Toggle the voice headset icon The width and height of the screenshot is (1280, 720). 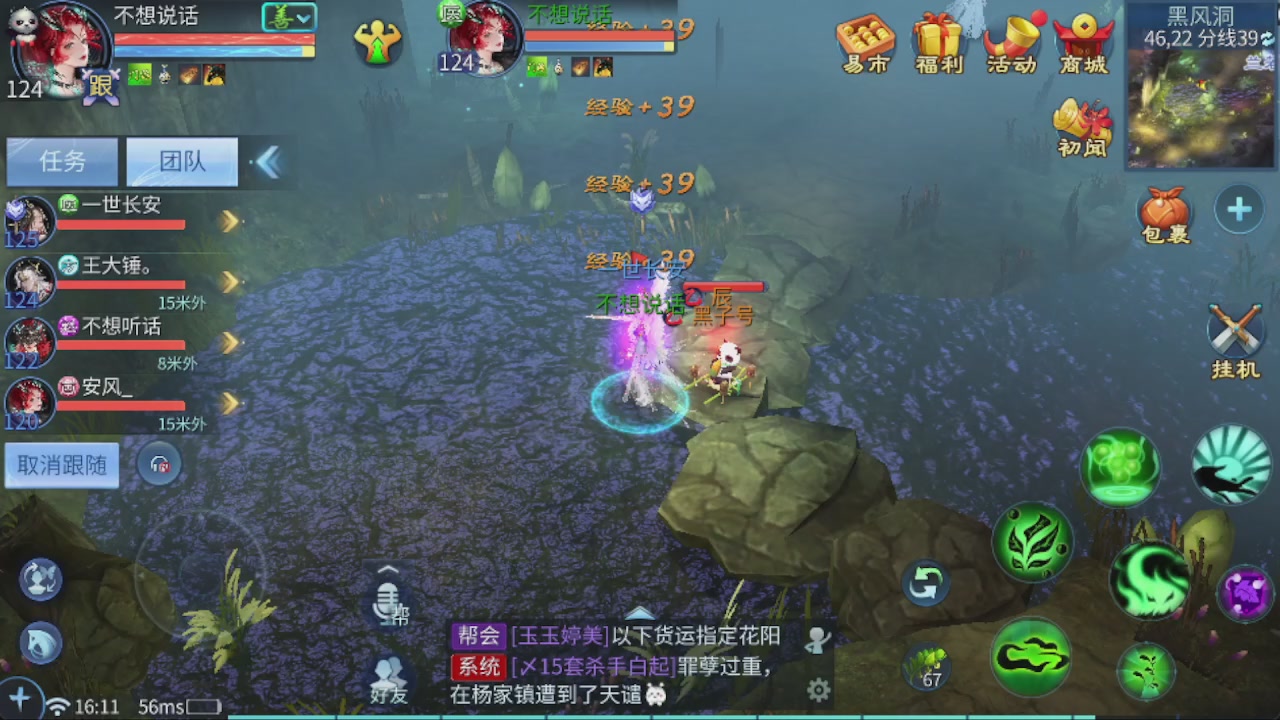point(159,463)
